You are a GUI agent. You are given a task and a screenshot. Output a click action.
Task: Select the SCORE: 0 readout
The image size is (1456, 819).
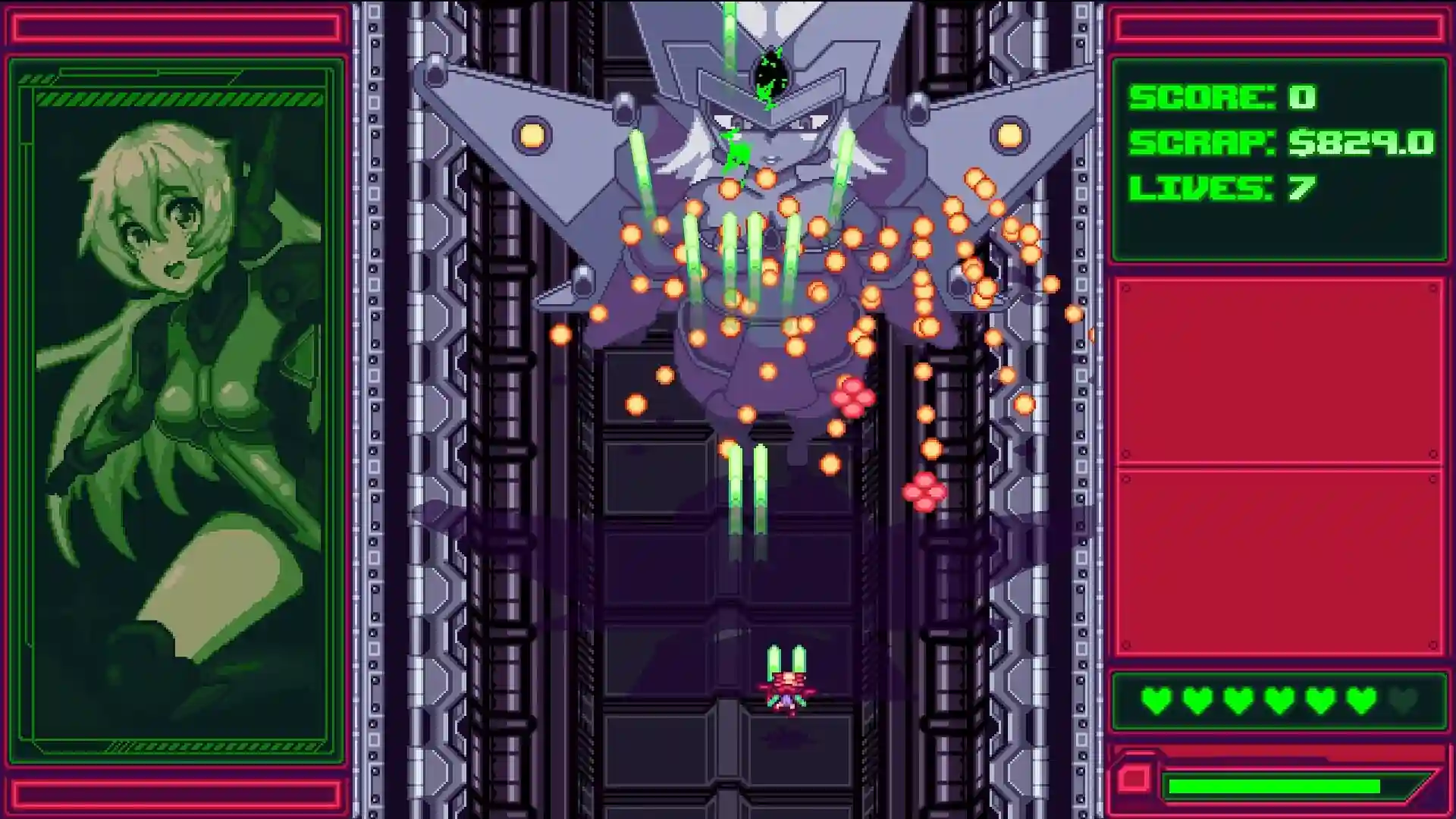(x=1222, y=99)
